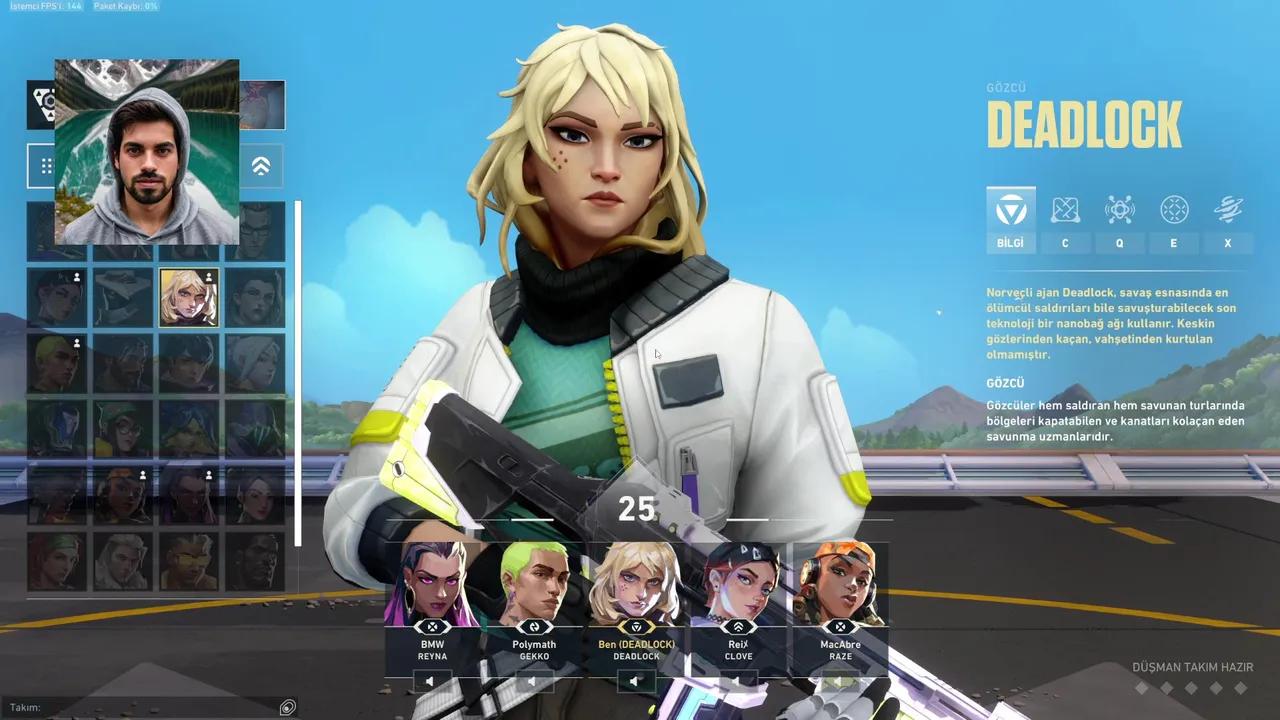The image size is (1280, 720).
Task: Select Deadlock's C ability icon
Action: pyautogui.click(x=1065, y=210)
